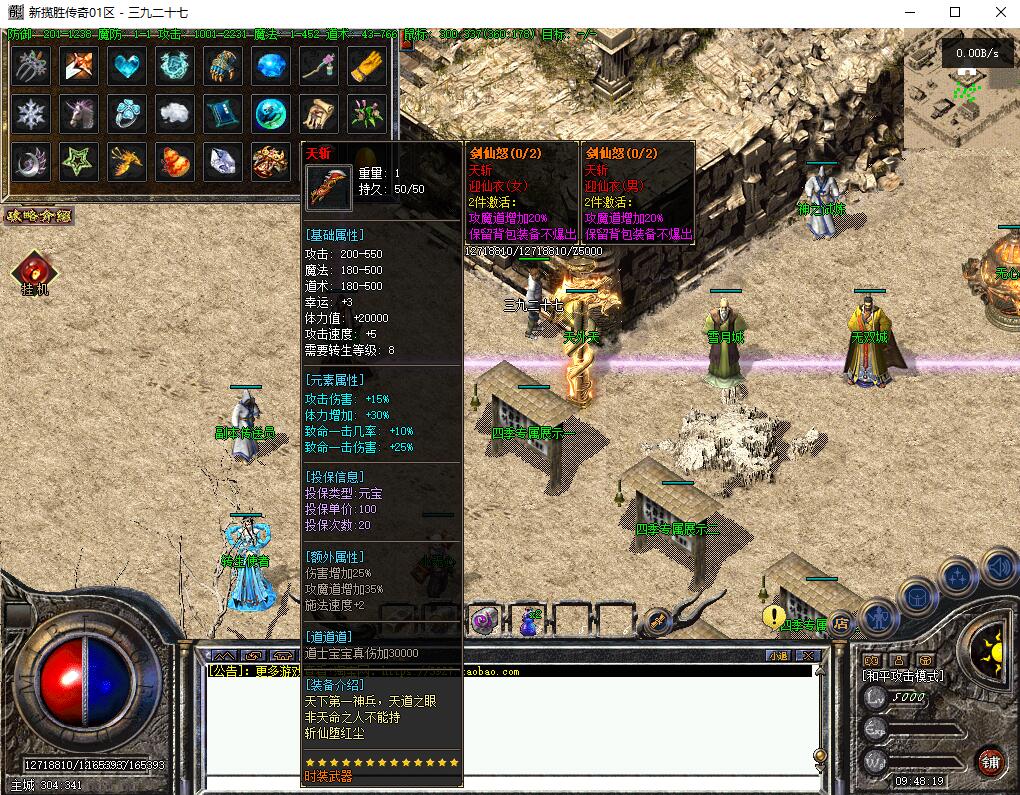The image size is (1020, 795).
Task: Choose the orange gourd item slot
Action: click(x=176, y=161)
